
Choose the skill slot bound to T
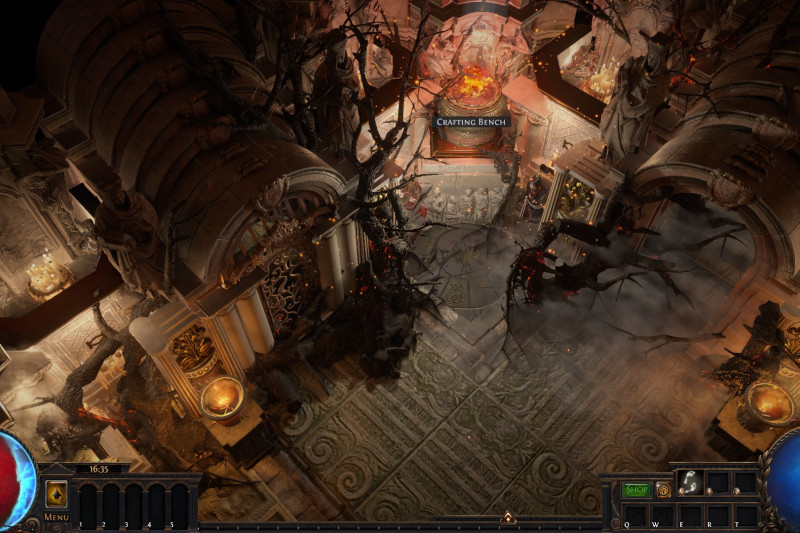tap(745, 514)
